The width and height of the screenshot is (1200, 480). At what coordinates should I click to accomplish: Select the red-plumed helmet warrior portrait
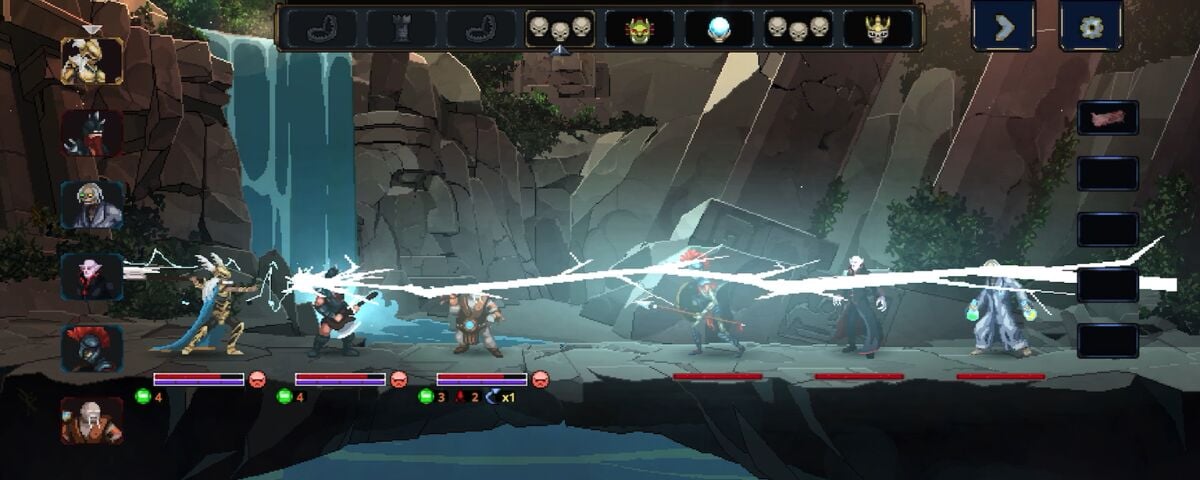tap(91, 349)
